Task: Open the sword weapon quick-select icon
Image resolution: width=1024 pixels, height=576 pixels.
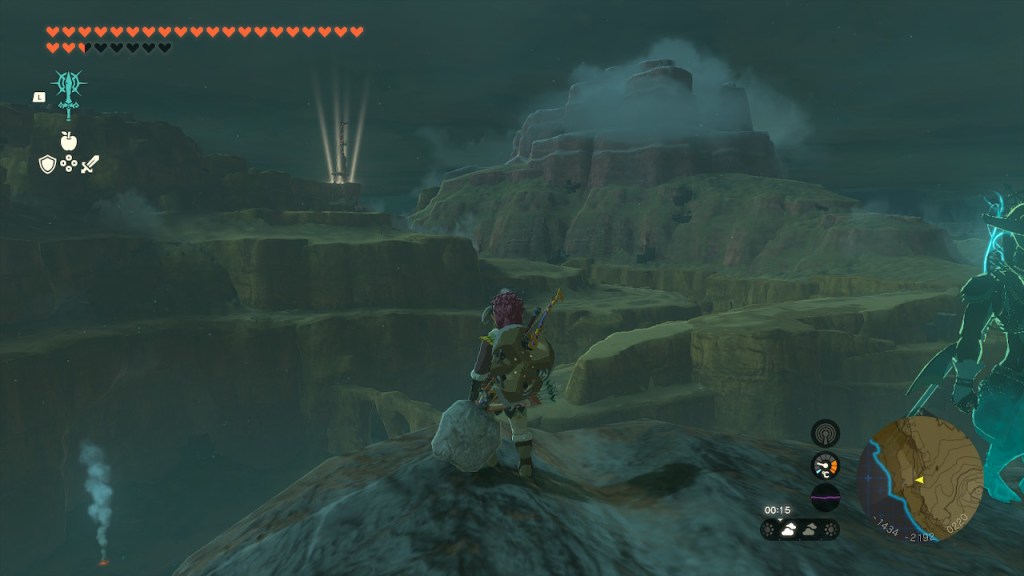Action: [91, 163]
